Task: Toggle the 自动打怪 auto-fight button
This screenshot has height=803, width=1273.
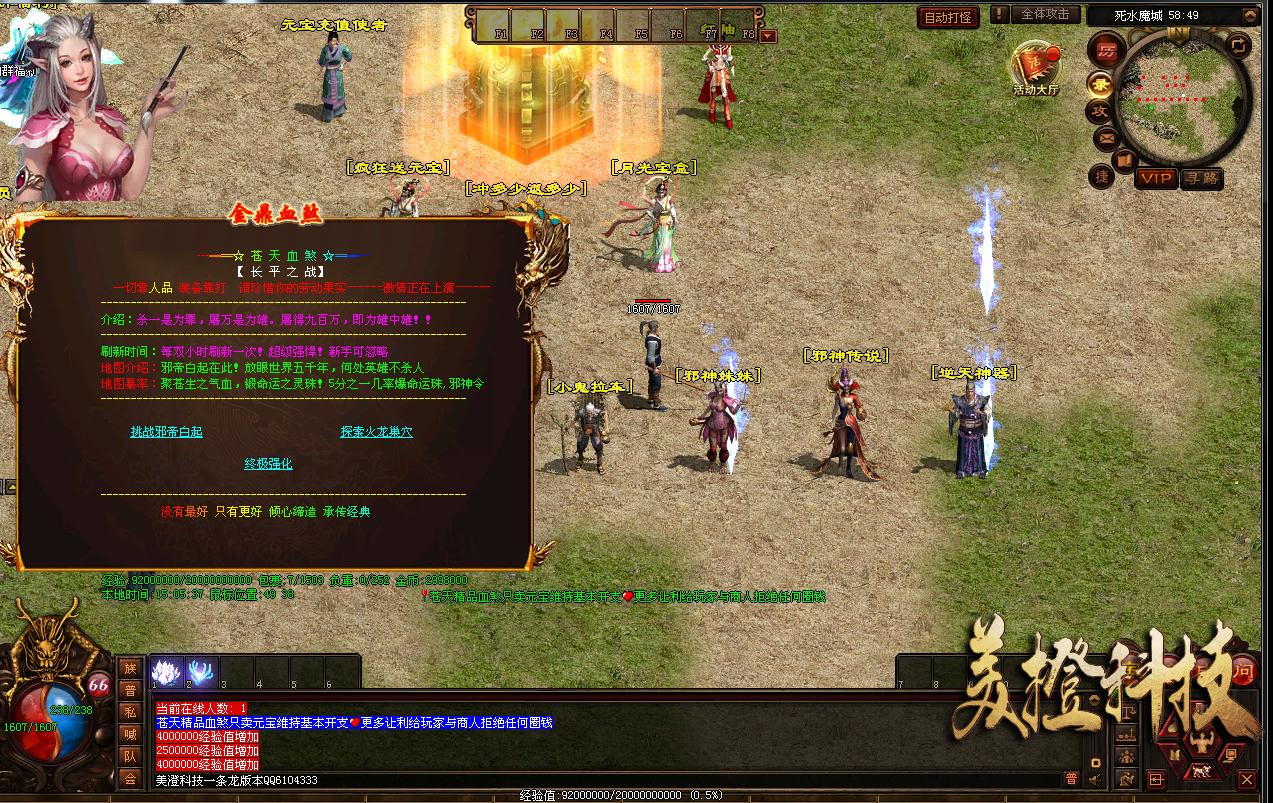Action: [947, 17]
